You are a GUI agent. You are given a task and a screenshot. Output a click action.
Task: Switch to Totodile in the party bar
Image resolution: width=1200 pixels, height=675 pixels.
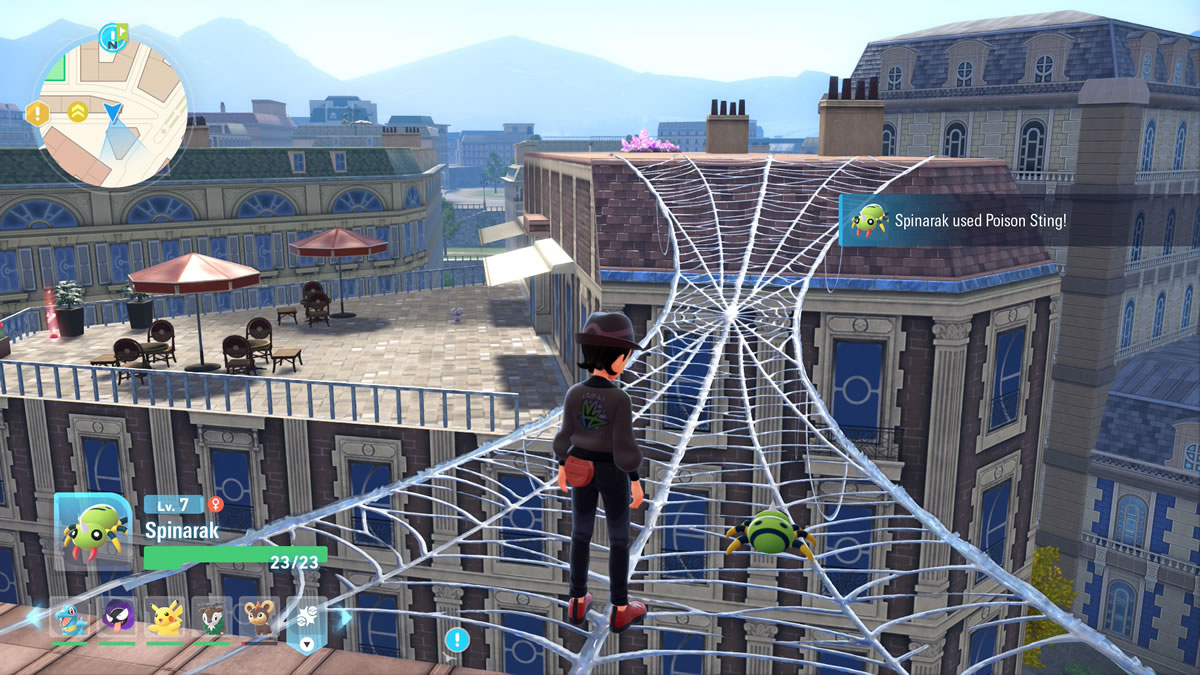coord(69,618)
